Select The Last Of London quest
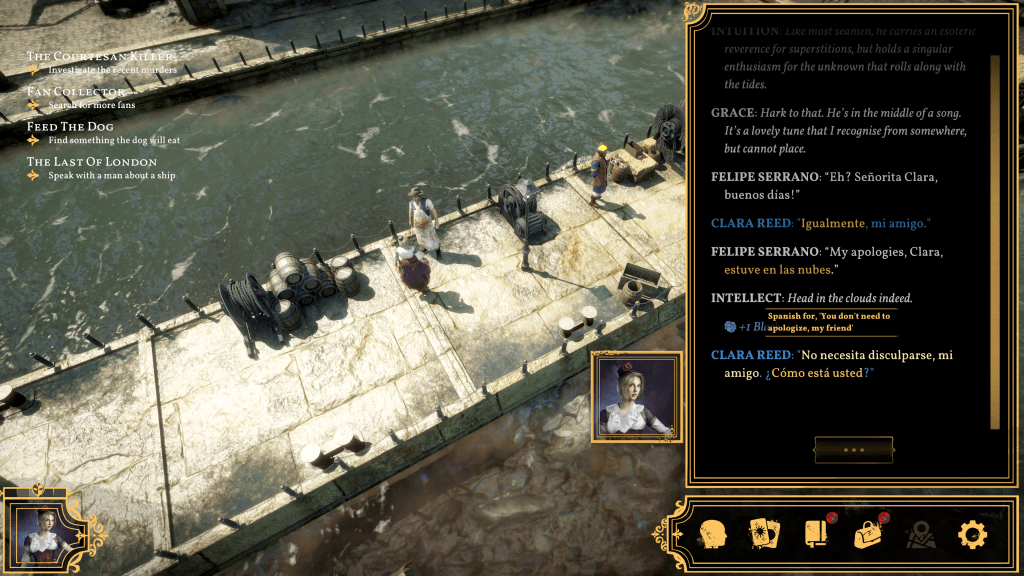Image resolution: width=1024 pixels, height=576 pixels. pyautogui.click(x=92, y=162)
